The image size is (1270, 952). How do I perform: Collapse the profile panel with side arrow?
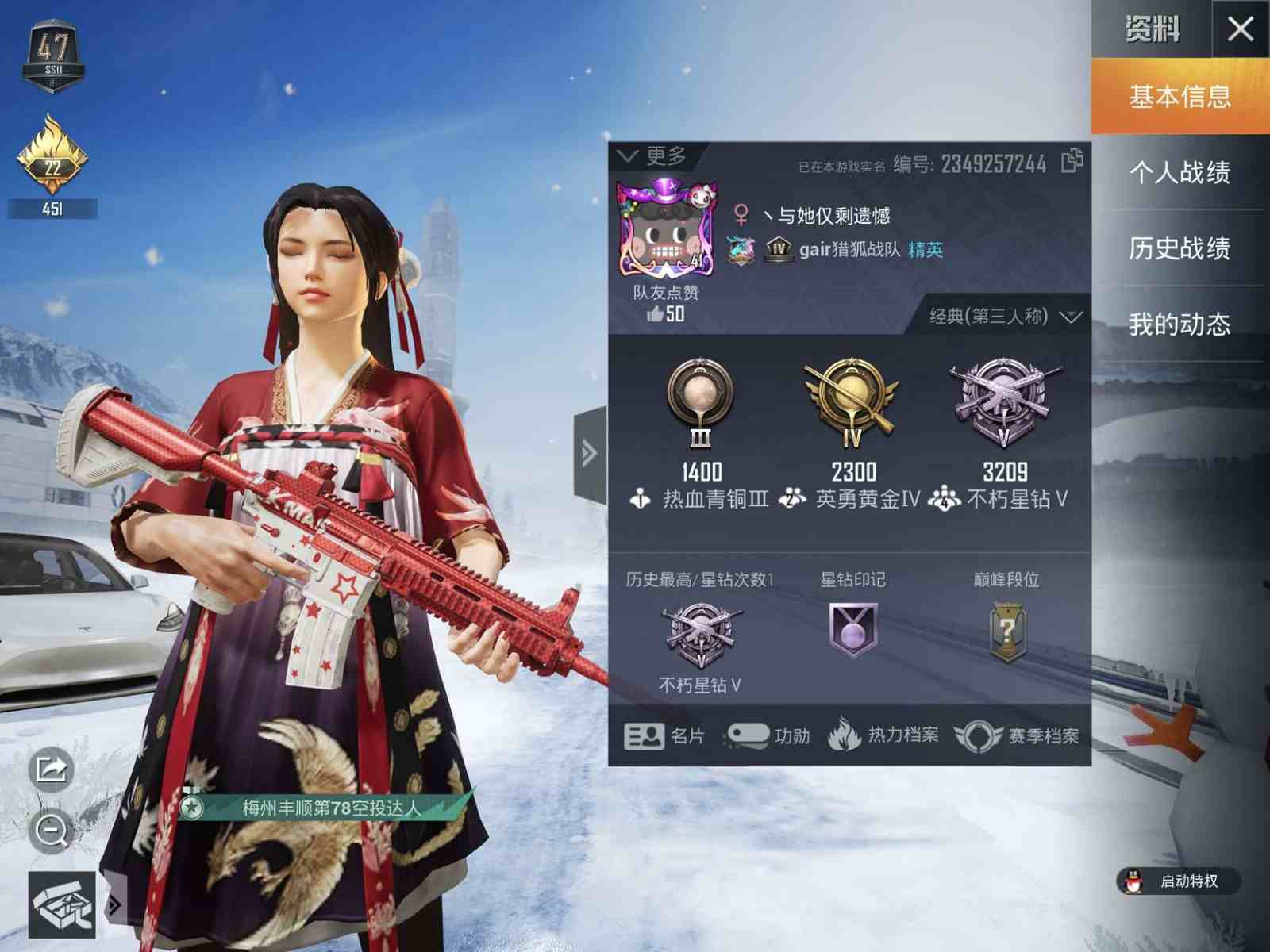click(590, 453)
